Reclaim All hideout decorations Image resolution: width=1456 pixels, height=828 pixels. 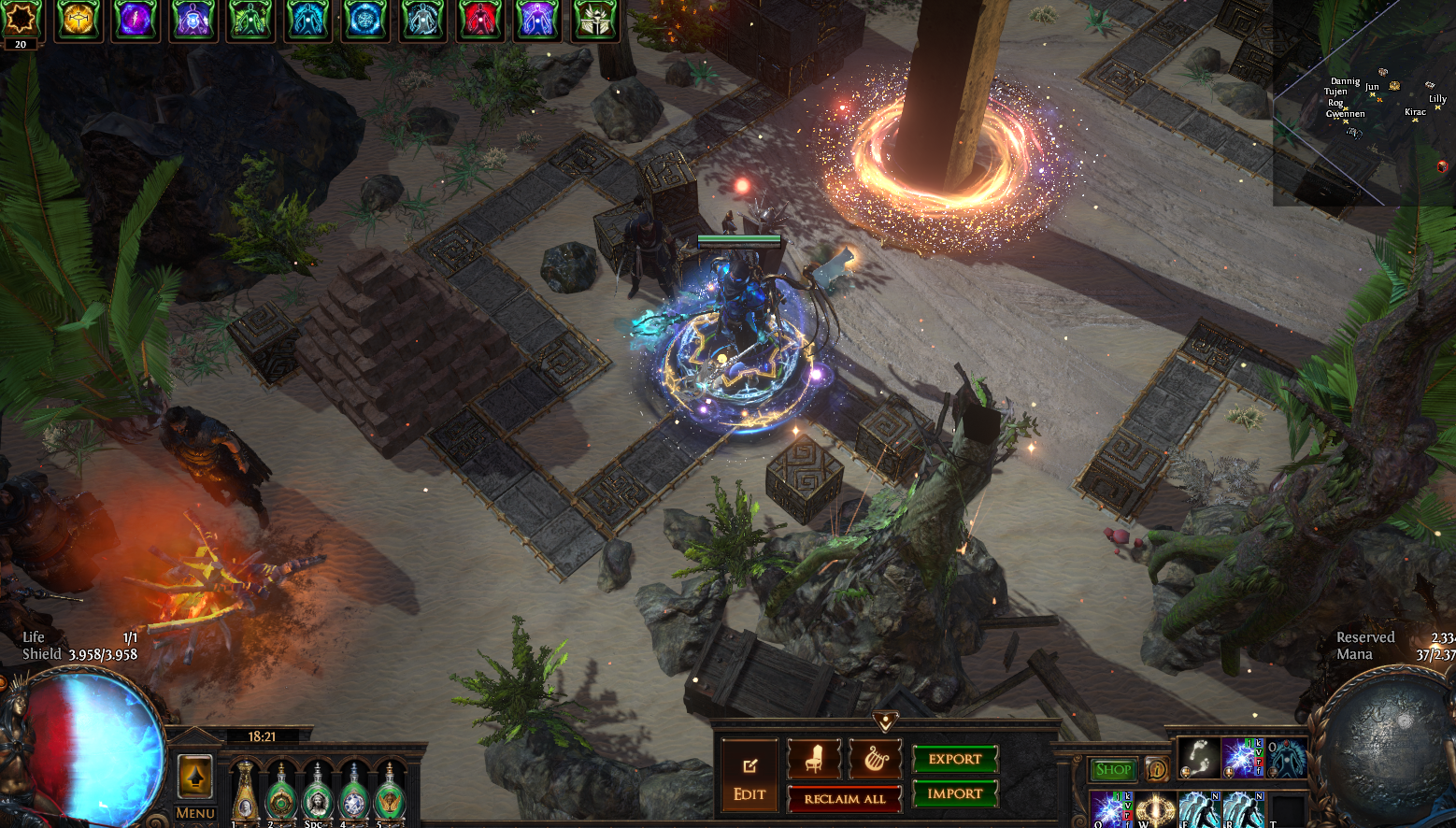[845, 798]
